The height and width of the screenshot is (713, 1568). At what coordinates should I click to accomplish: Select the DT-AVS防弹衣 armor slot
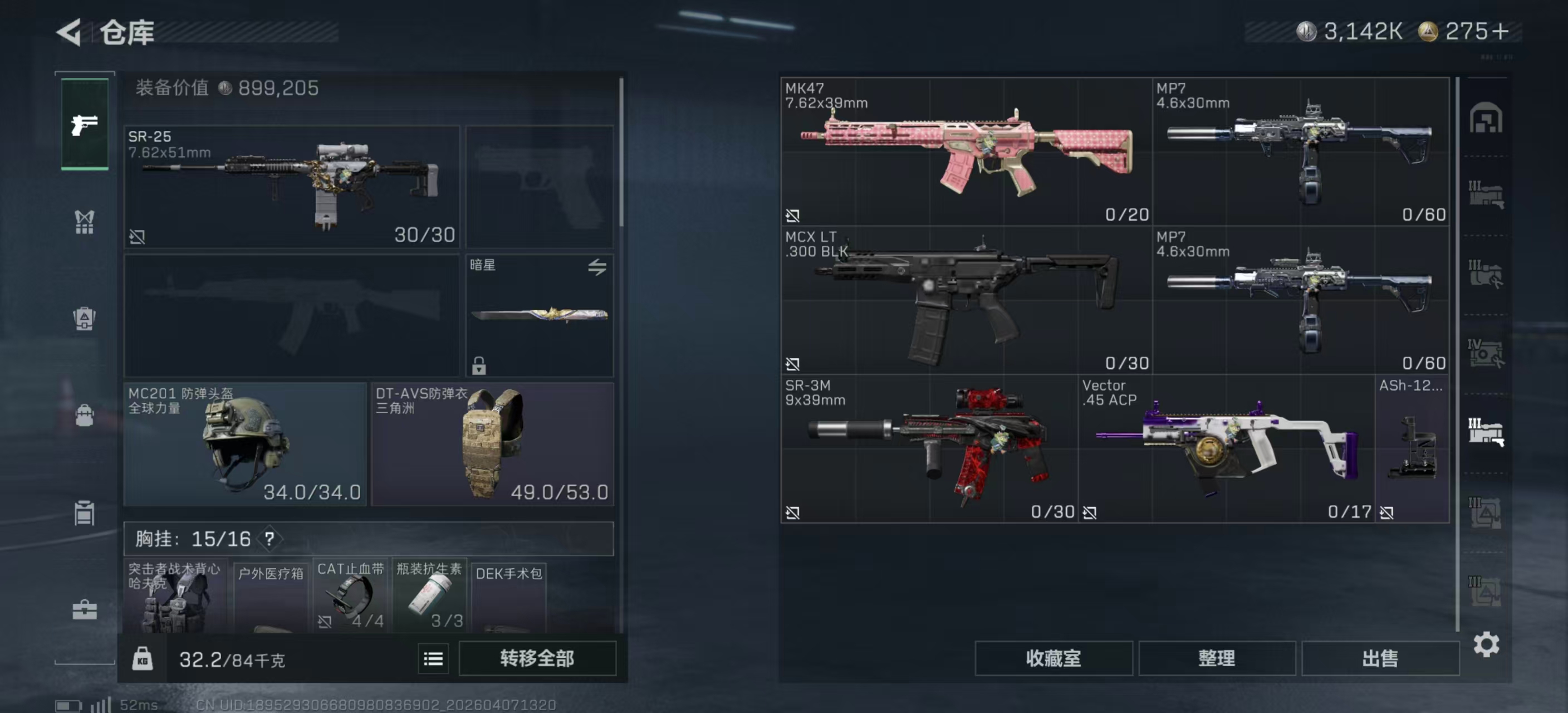pos(492,443)
